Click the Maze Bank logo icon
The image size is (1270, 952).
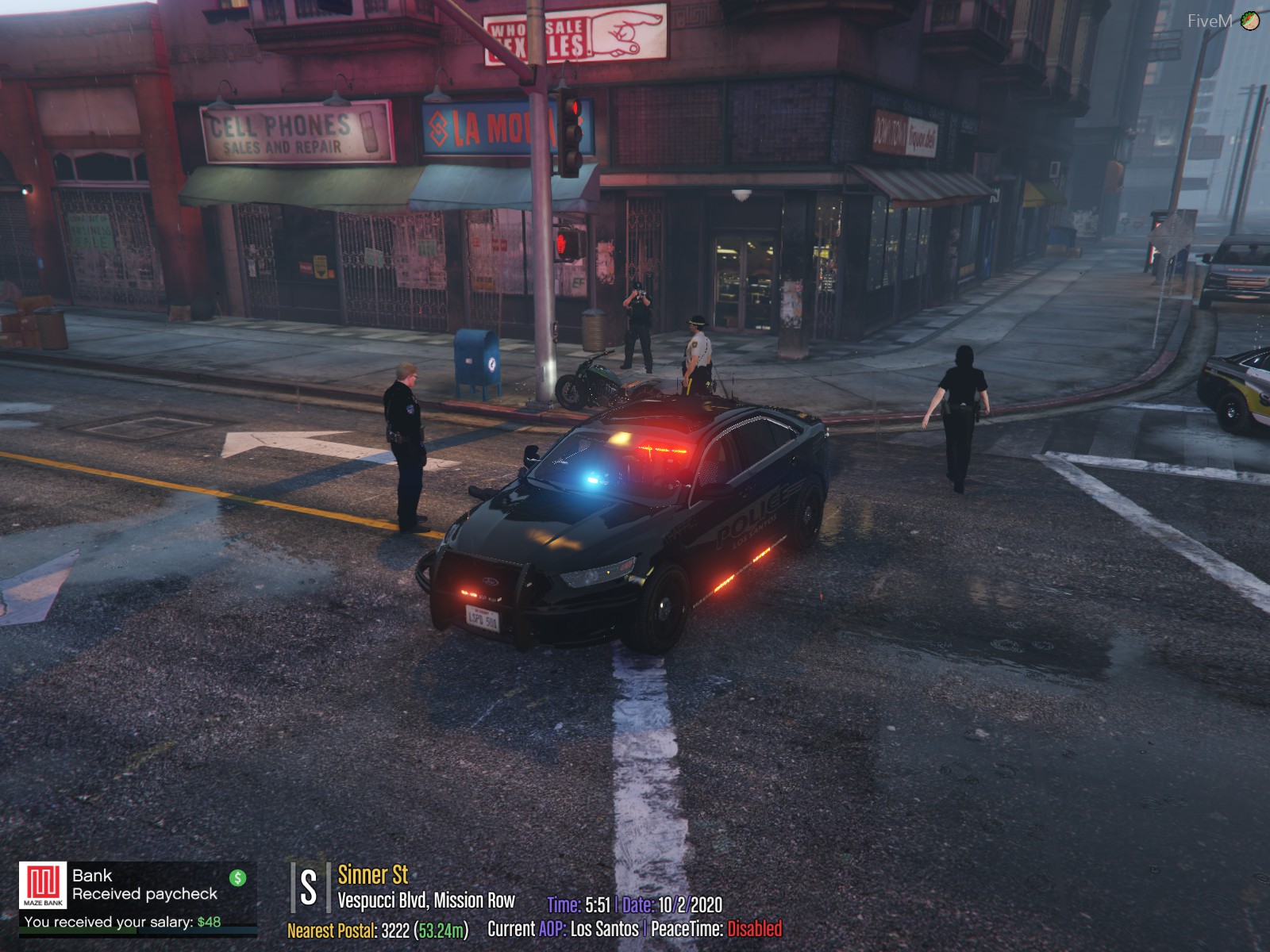point(43,885)
